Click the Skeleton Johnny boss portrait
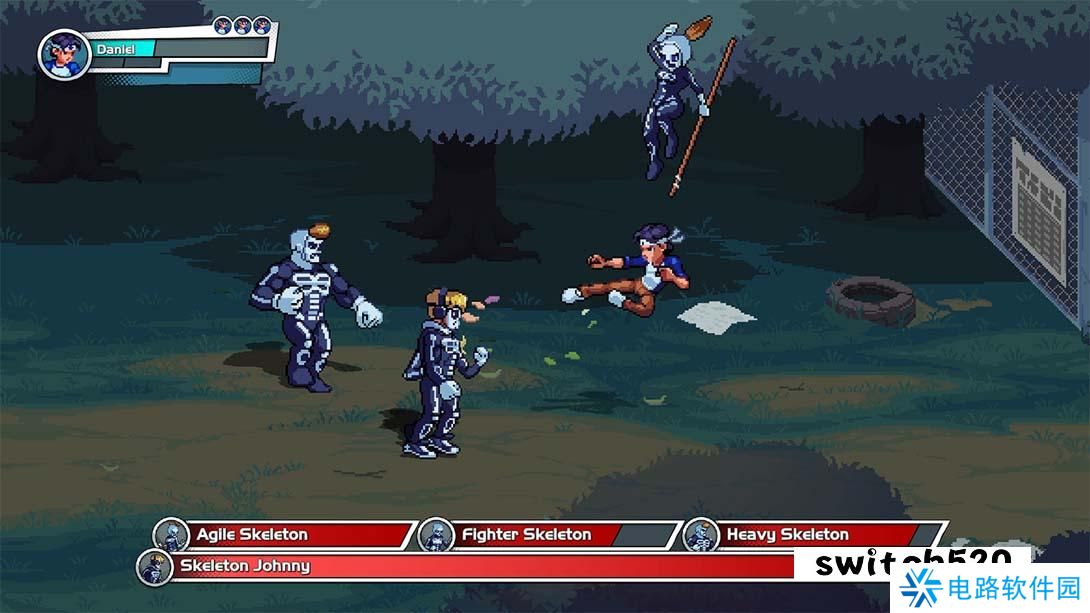The width and height of the screenshot is (1090, 613). (x=155, y=567)
